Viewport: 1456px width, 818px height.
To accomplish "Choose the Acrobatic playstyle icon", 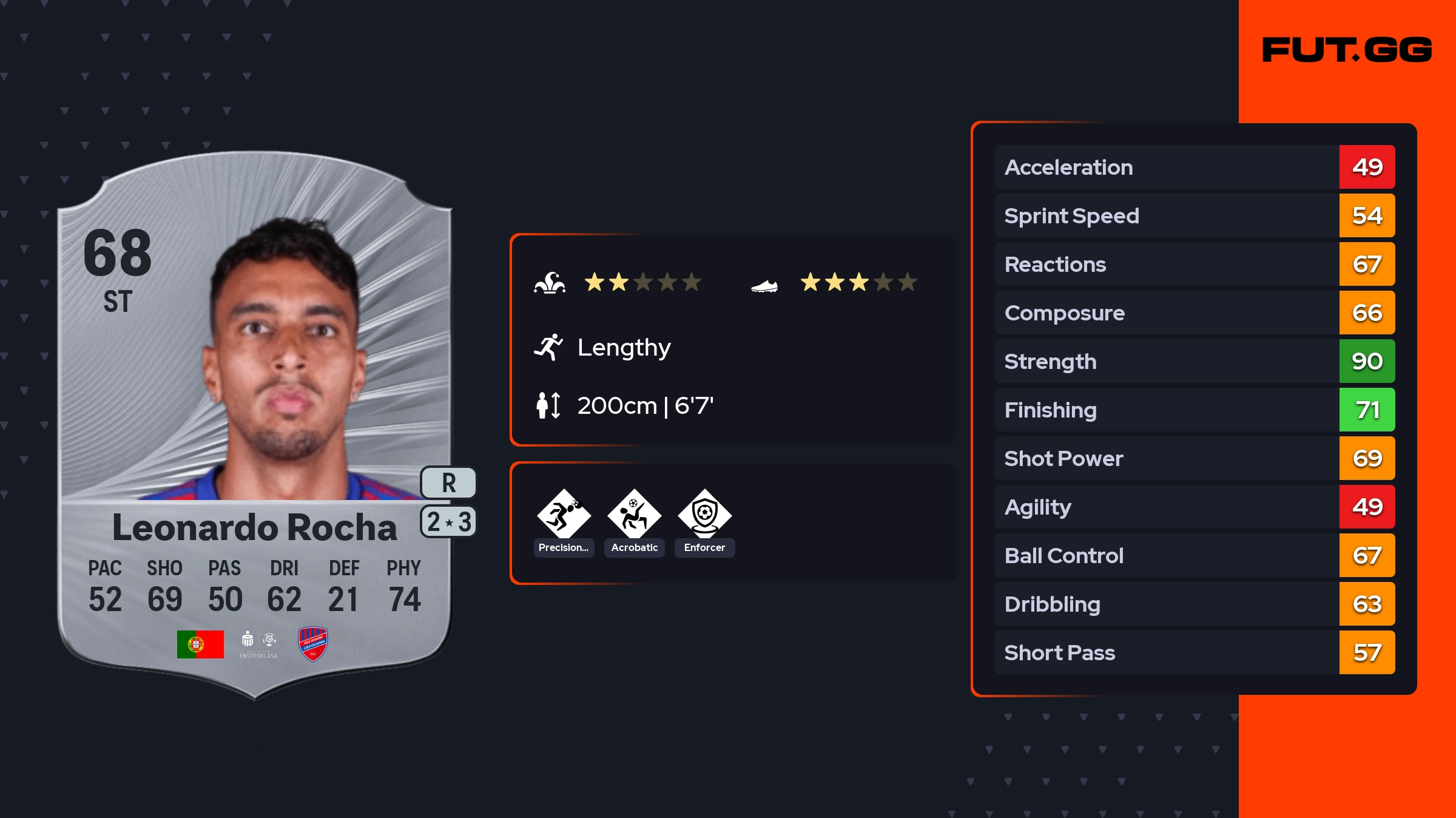I will [634, 515].
